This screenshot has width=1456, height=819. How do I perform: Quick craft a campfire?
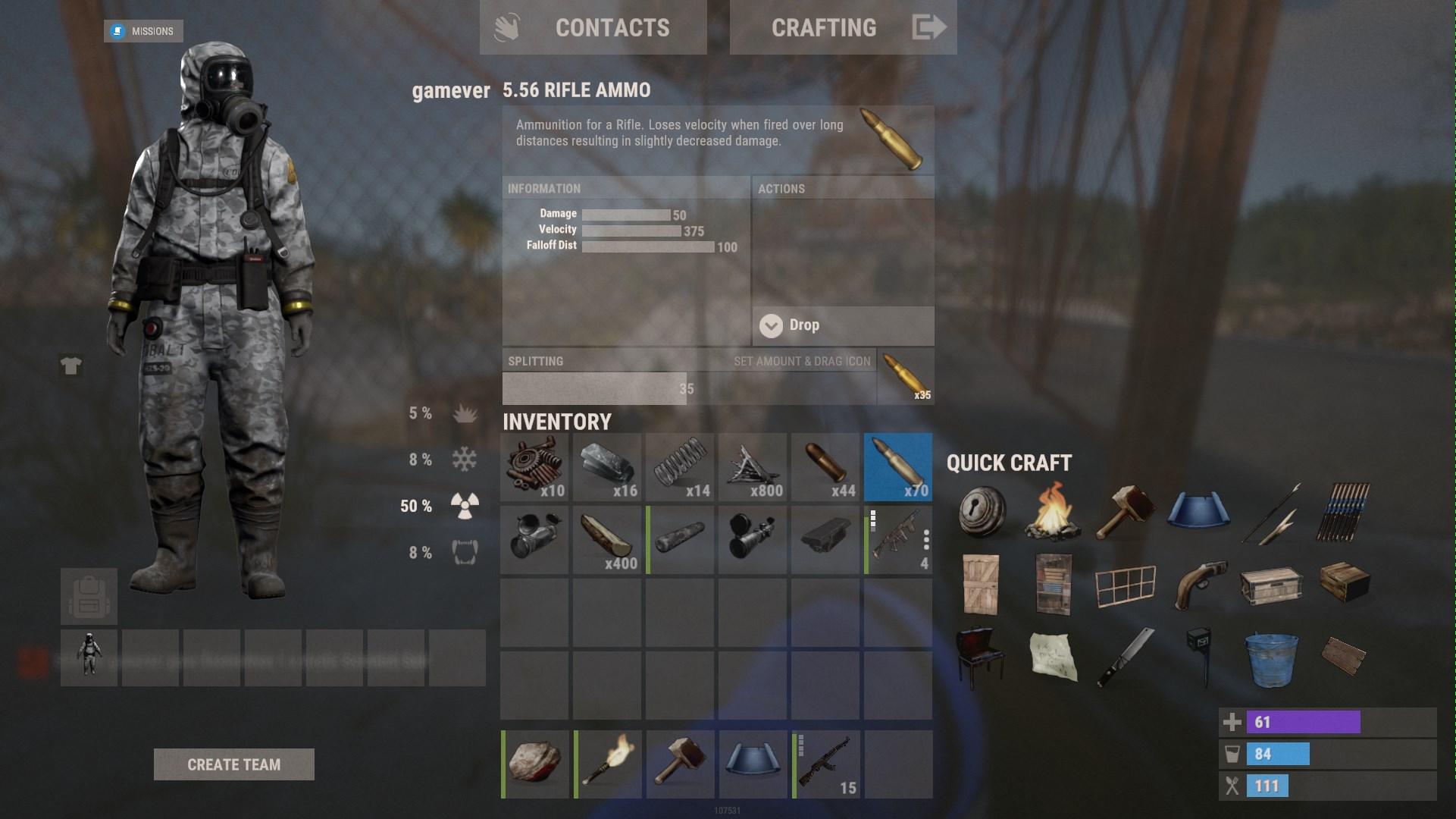1054,512
